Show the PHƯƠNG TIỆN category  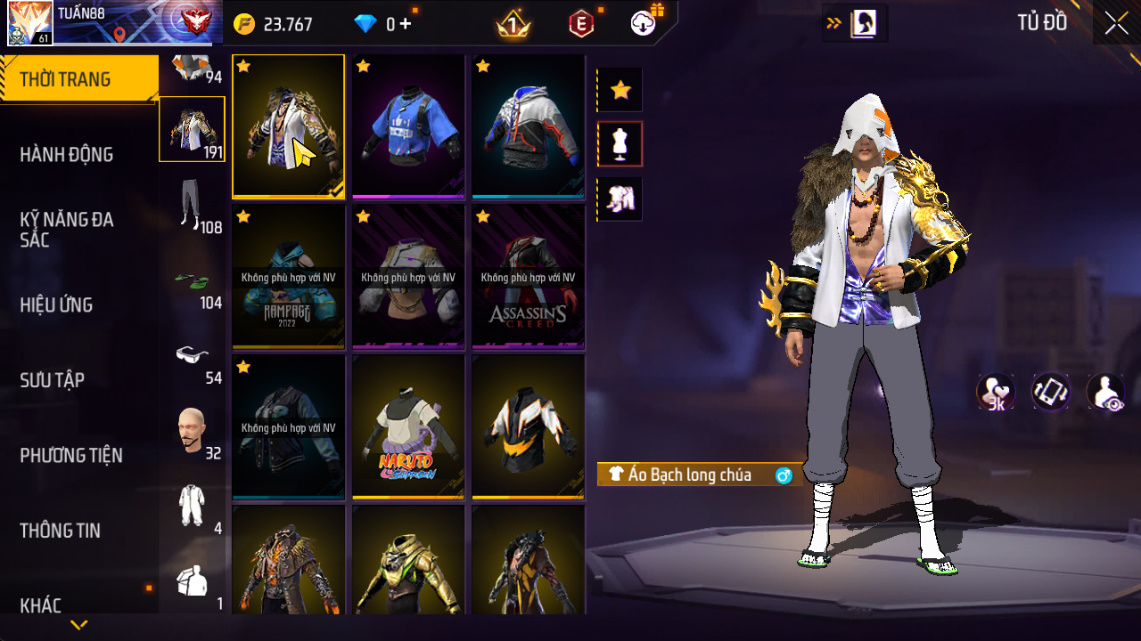coord(71,455)
